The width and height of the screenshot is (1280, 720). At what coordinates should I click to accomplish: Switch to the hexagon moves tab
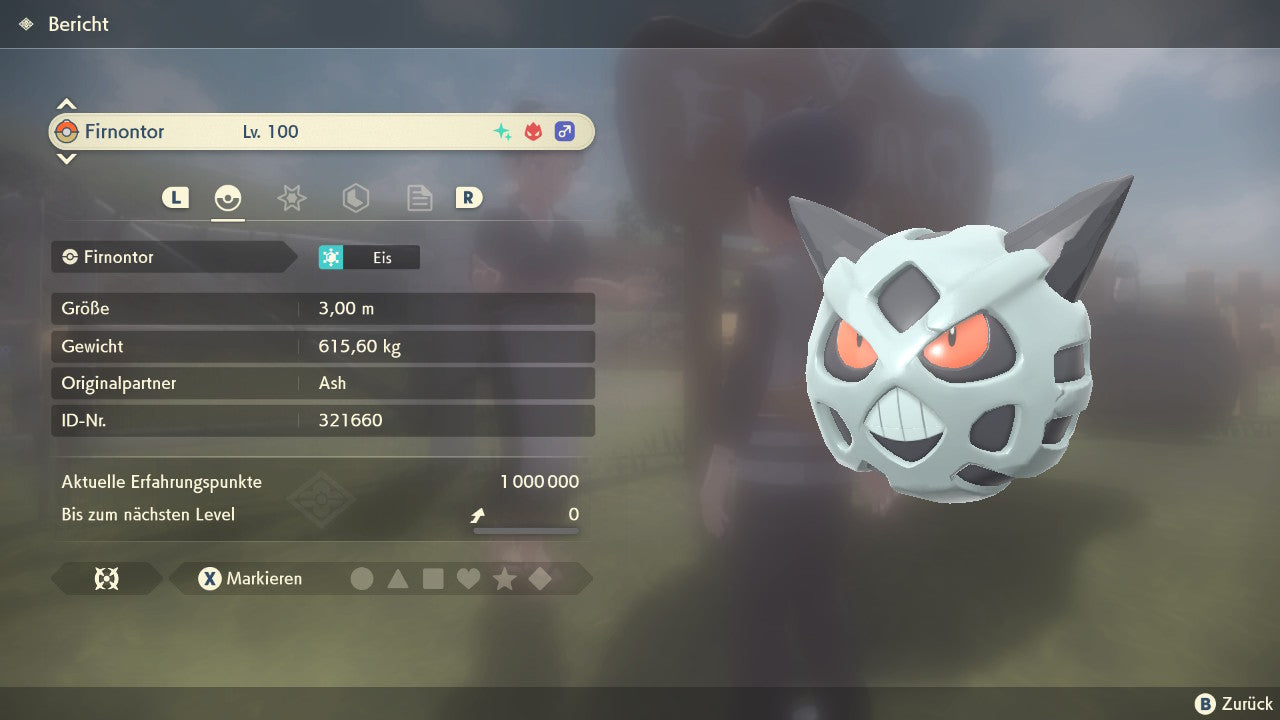point(355,198)
